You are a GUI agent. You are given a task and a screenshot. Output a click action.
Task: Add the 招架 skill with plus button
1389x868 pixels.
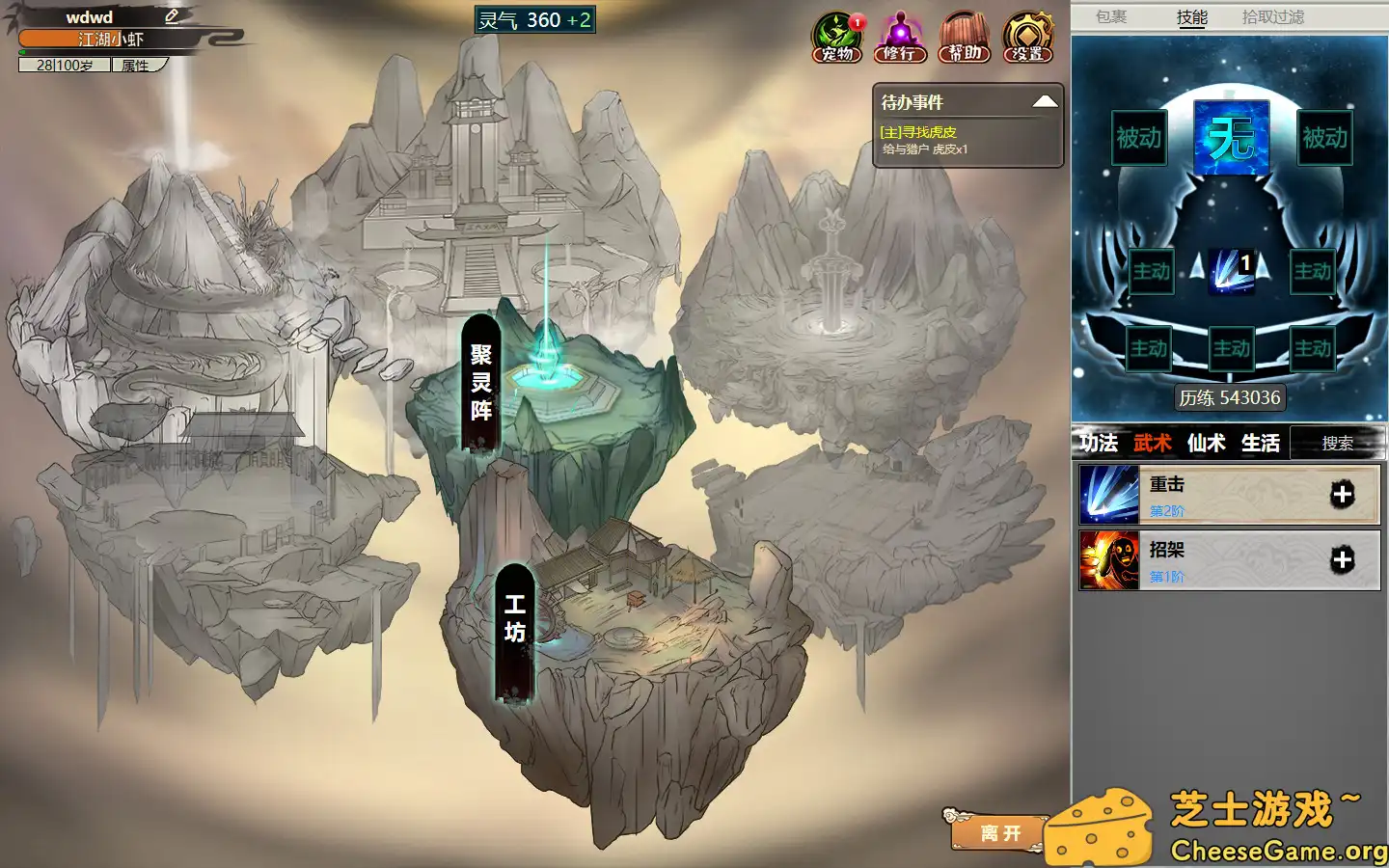pos(1342,560)
